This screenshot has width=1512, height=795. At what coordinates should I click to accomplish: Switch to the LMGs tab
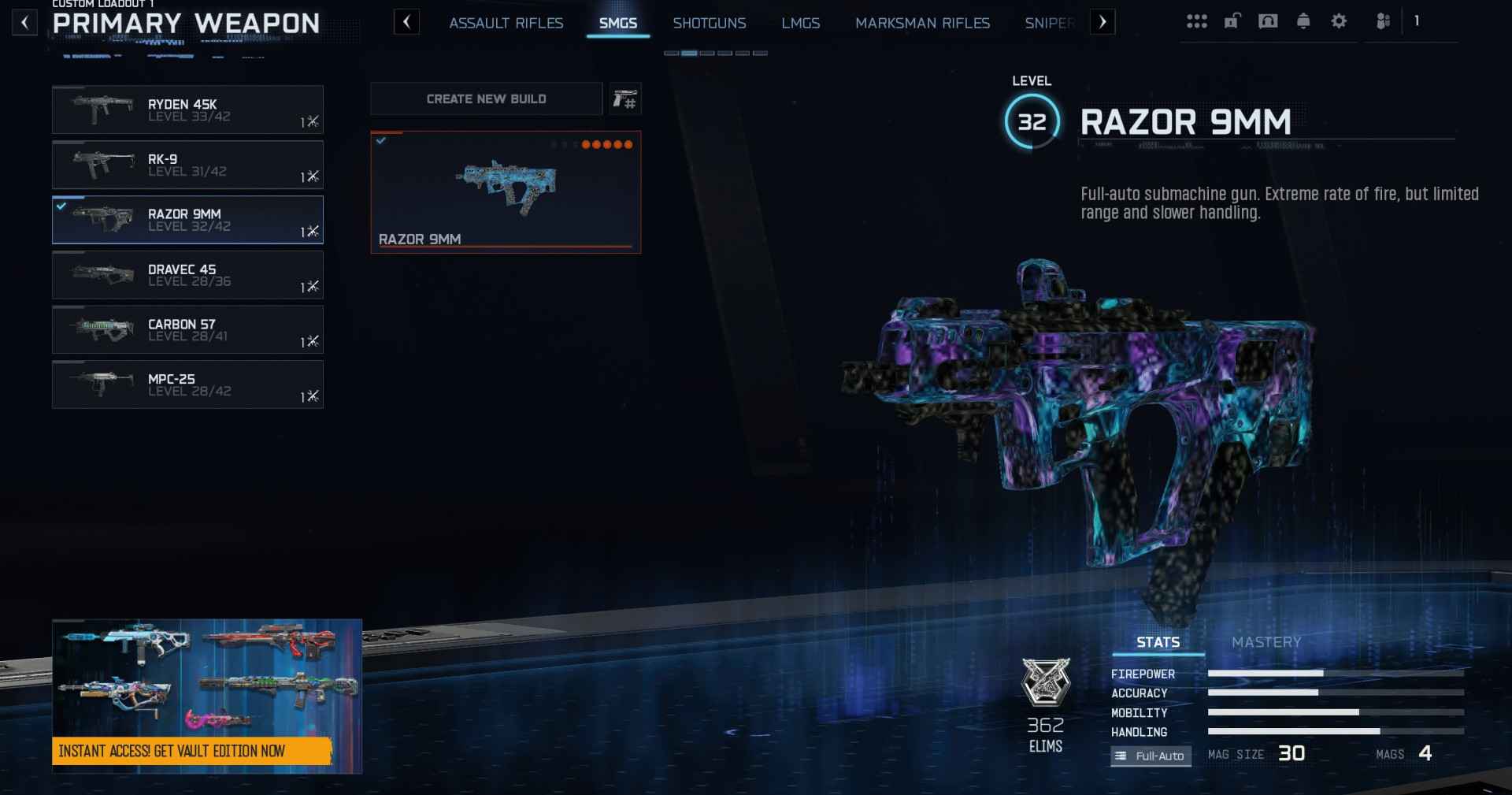pyautogui.click(x=800, y=24)
